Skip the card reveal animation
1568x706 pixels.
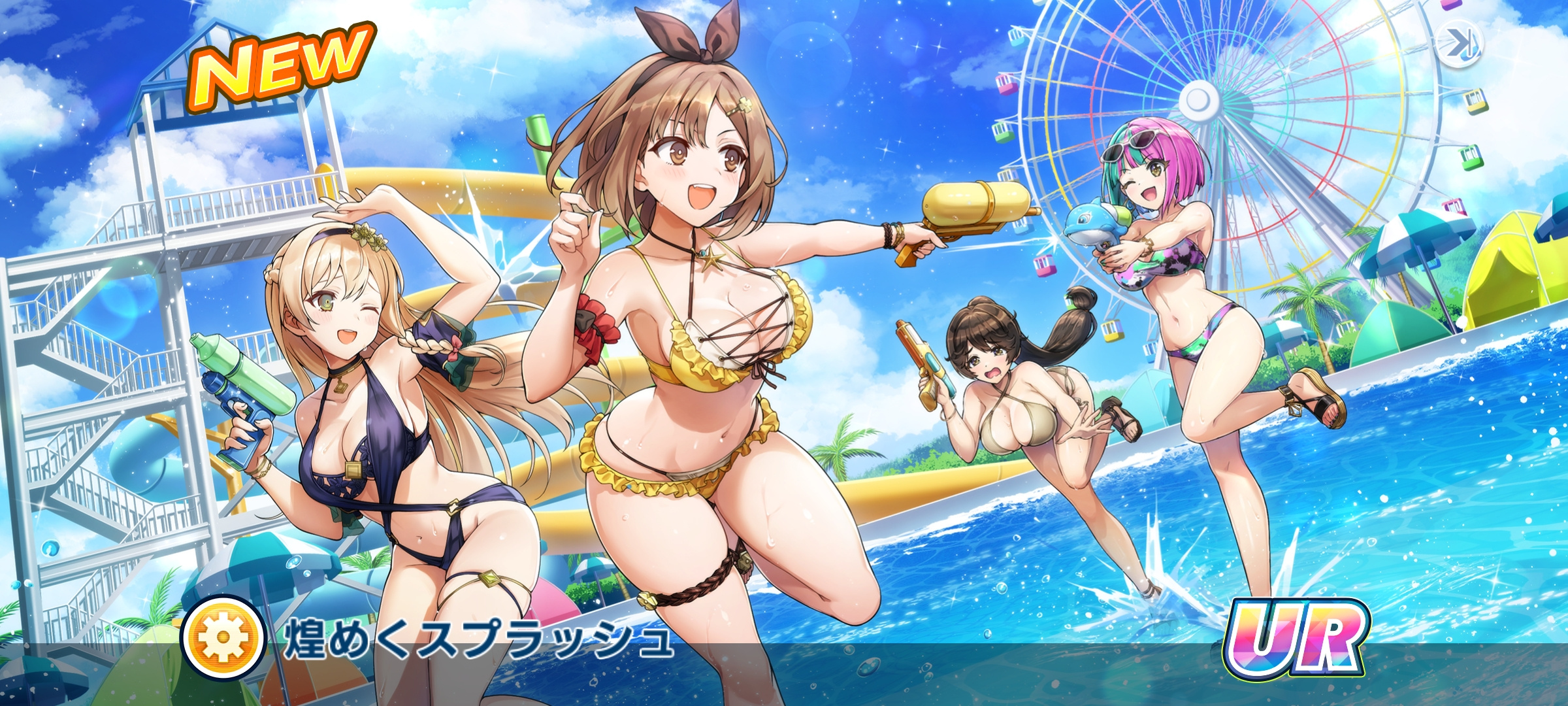pos(1459,44)
